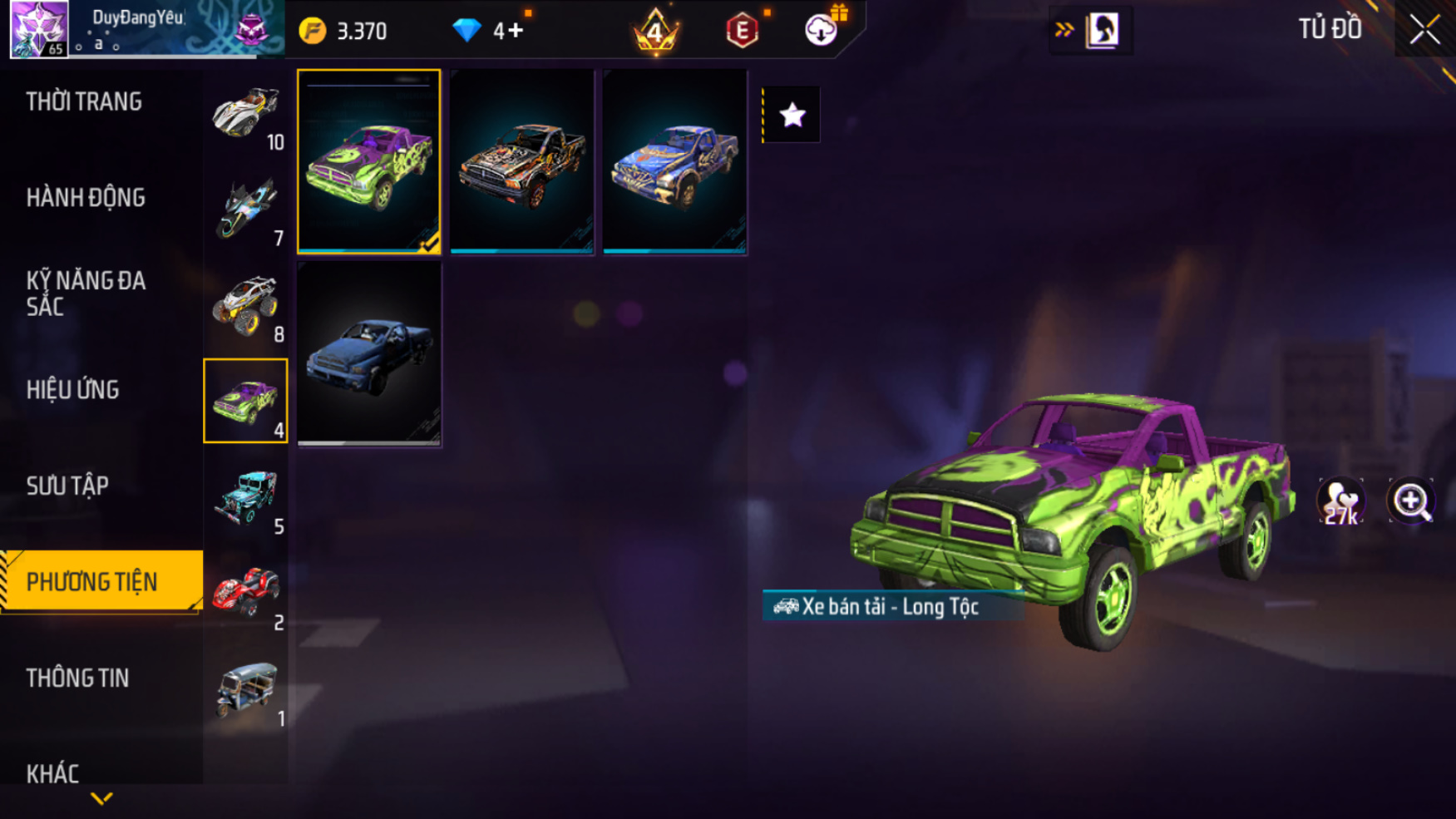The width and height of the screenshot is (1456, 819).
Task: Choose the monster truck vehicle type
Action: point(245,305)
